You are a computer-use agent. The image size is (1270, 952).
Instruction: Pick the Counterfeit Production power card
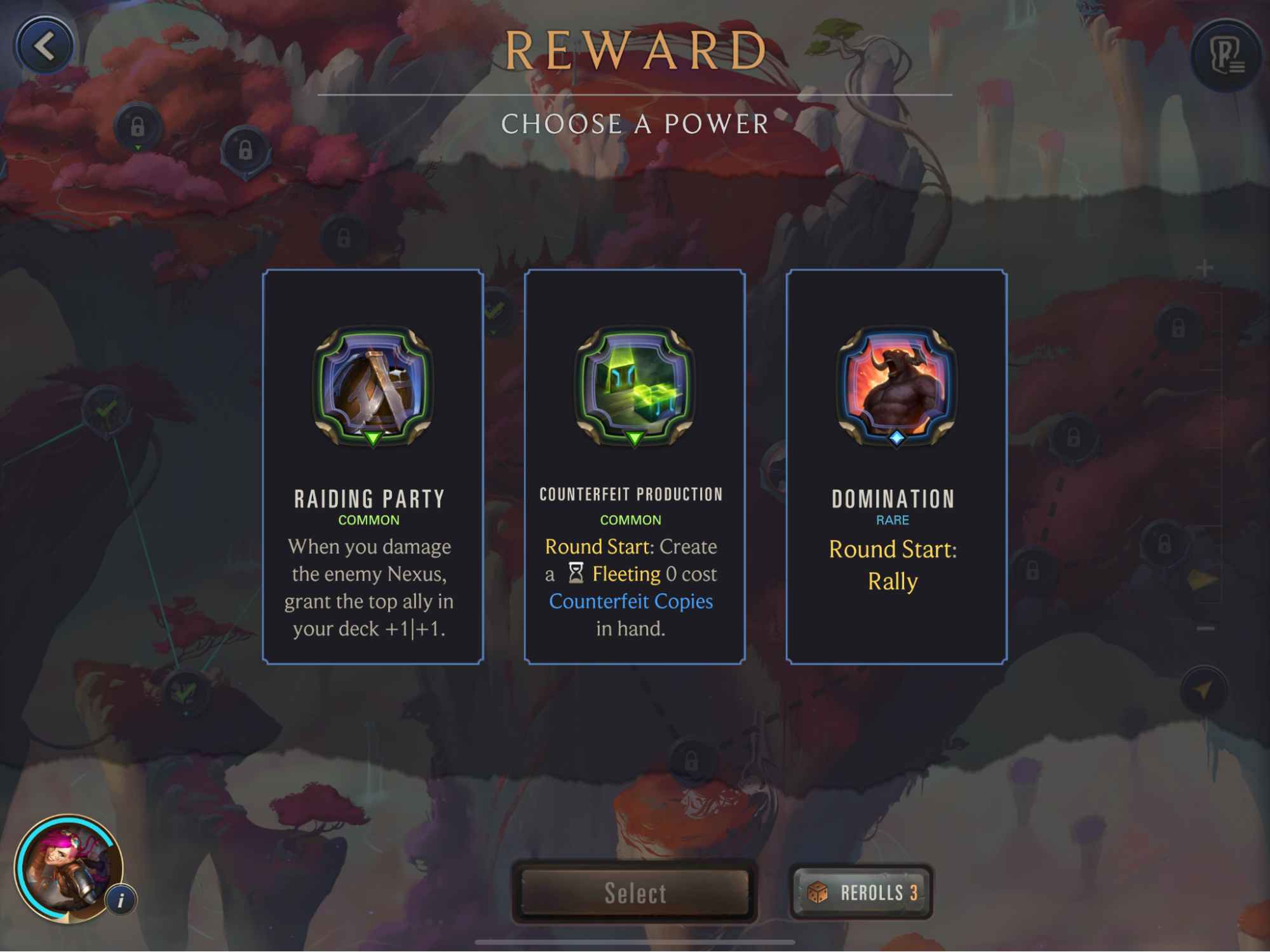[x=634, y=467]
